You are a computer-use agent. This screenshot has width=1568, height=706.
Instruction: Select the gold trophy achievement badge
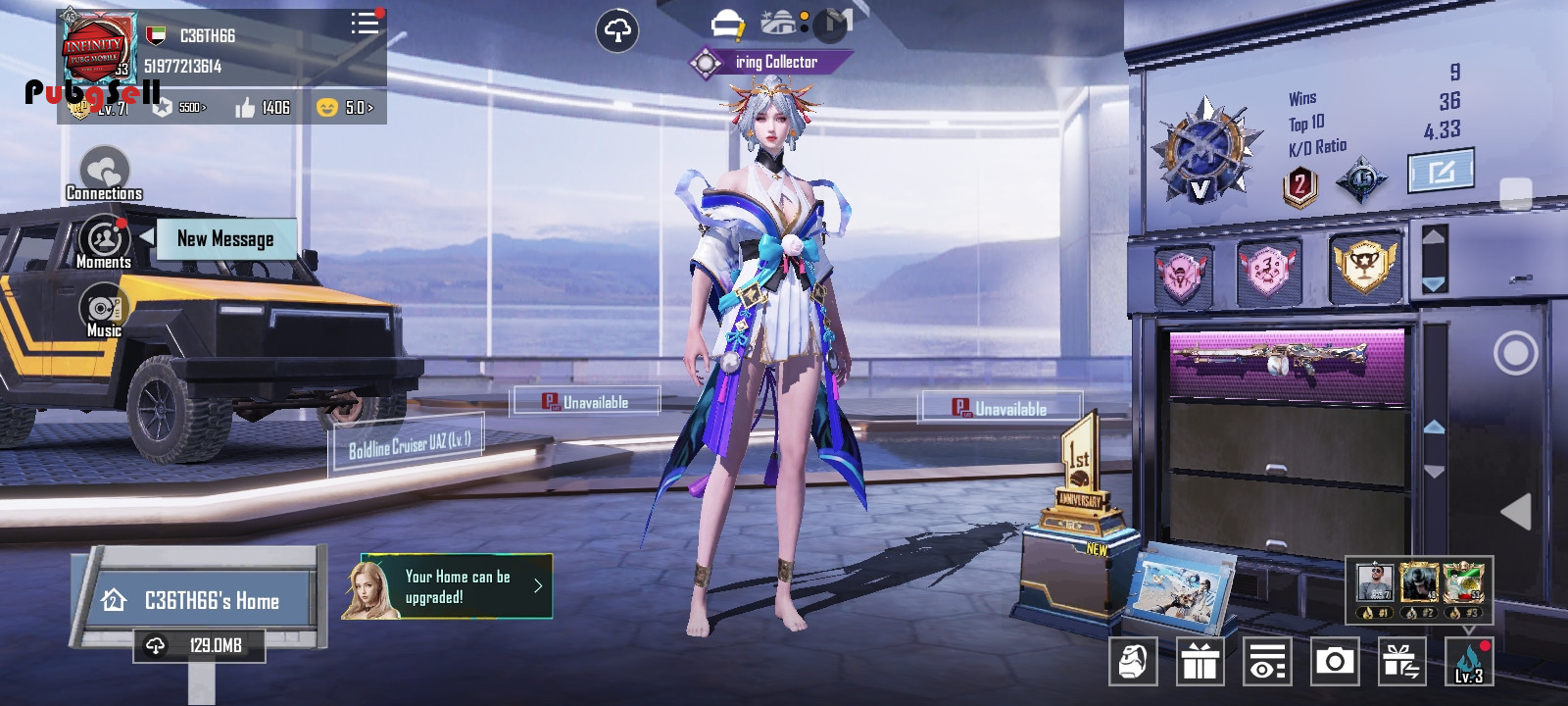point(1364,265)
